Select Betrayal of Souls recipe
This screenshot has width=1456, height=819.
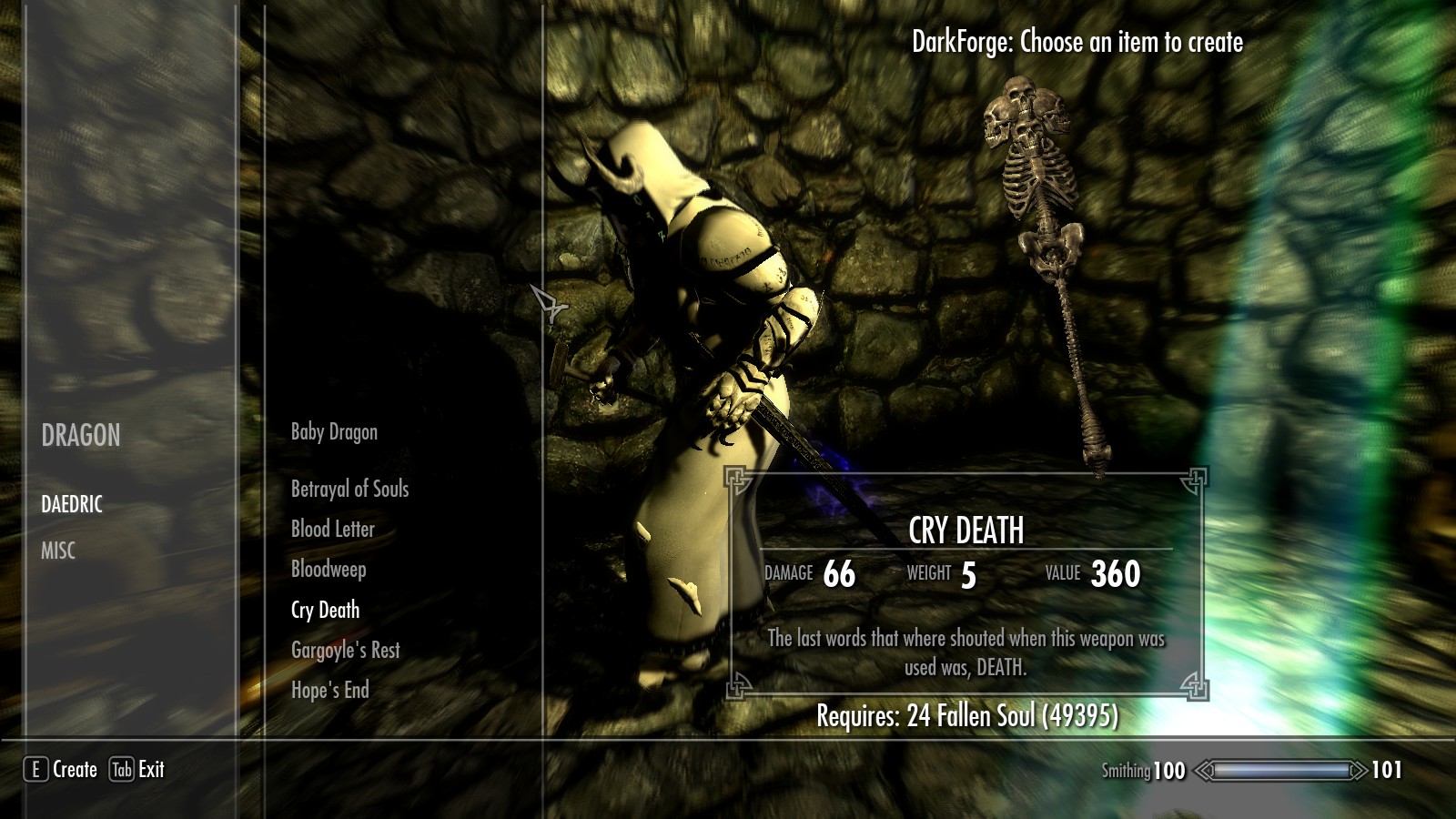click(x=349, y=490)
